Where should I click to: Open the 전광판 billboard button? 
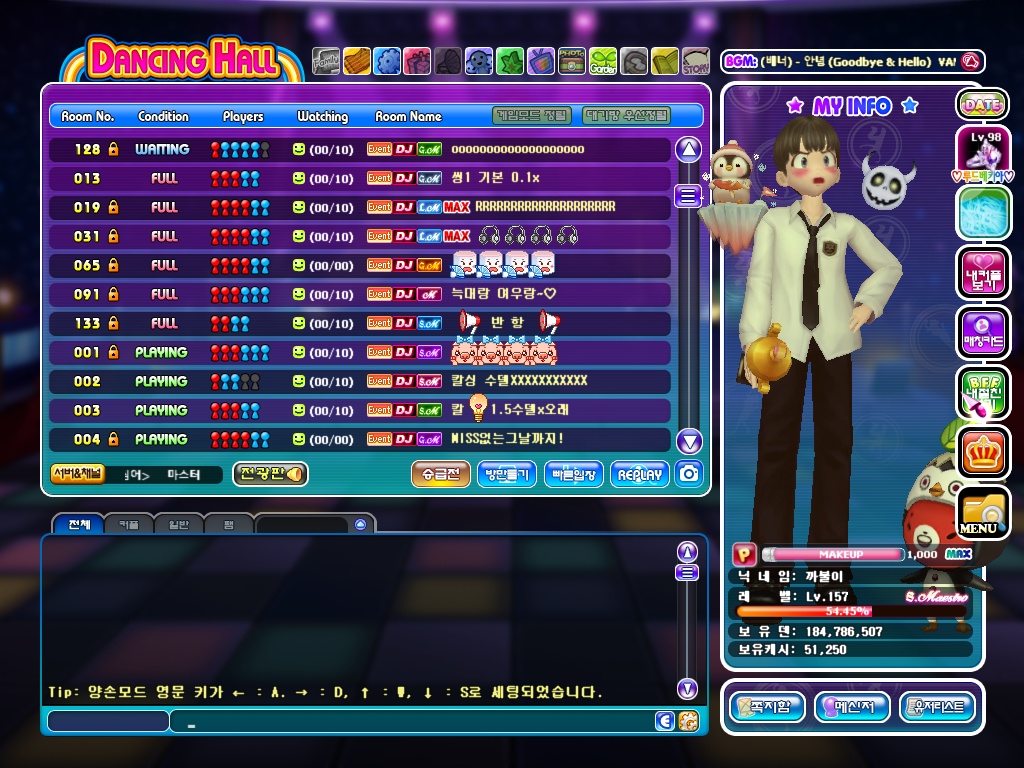pyautogui.click(x=270, y=474)
